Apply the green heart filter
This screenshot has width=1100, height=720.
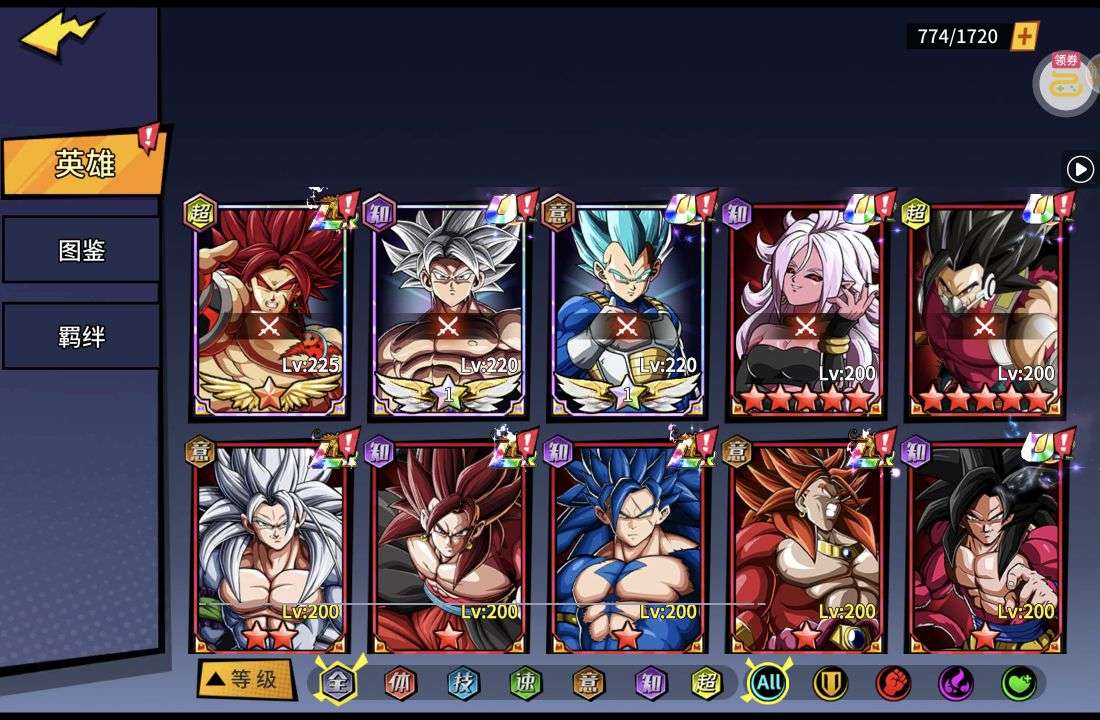(1018, 683)
